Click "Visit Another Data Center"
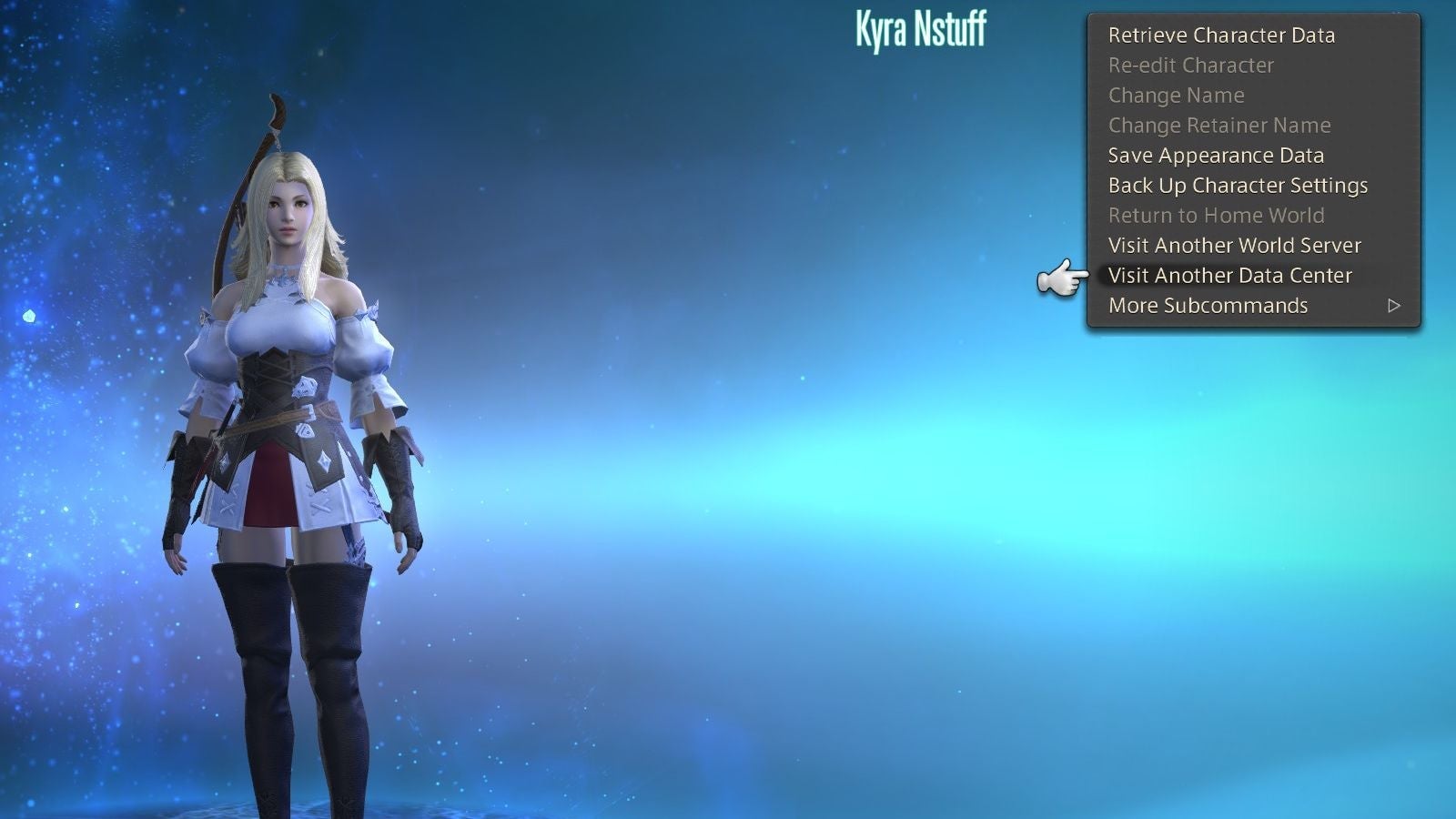The image size is (1456, 819). pyautogui.click(x=1229, y=275)
